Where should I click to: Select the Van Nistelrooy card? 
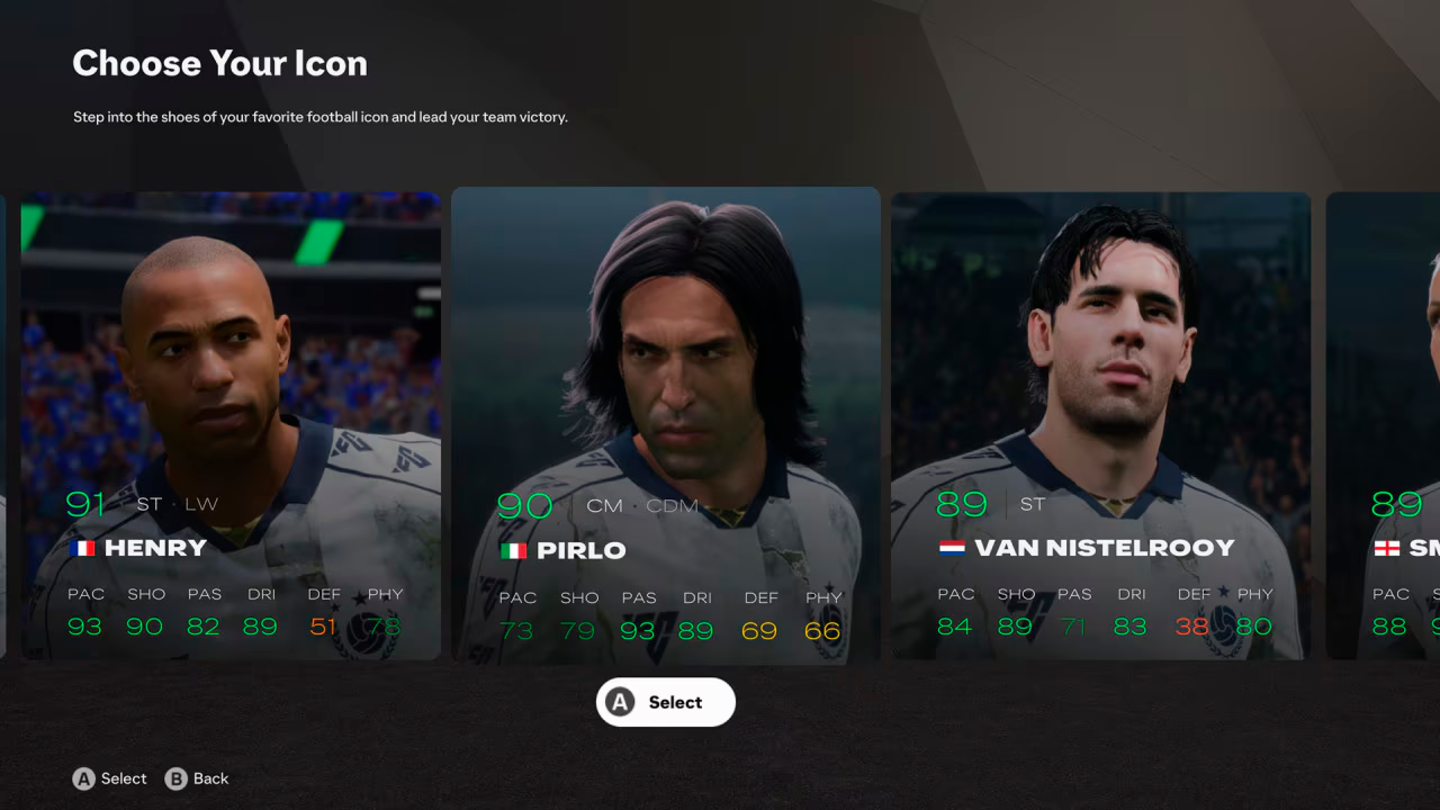tap(1101, 420)
